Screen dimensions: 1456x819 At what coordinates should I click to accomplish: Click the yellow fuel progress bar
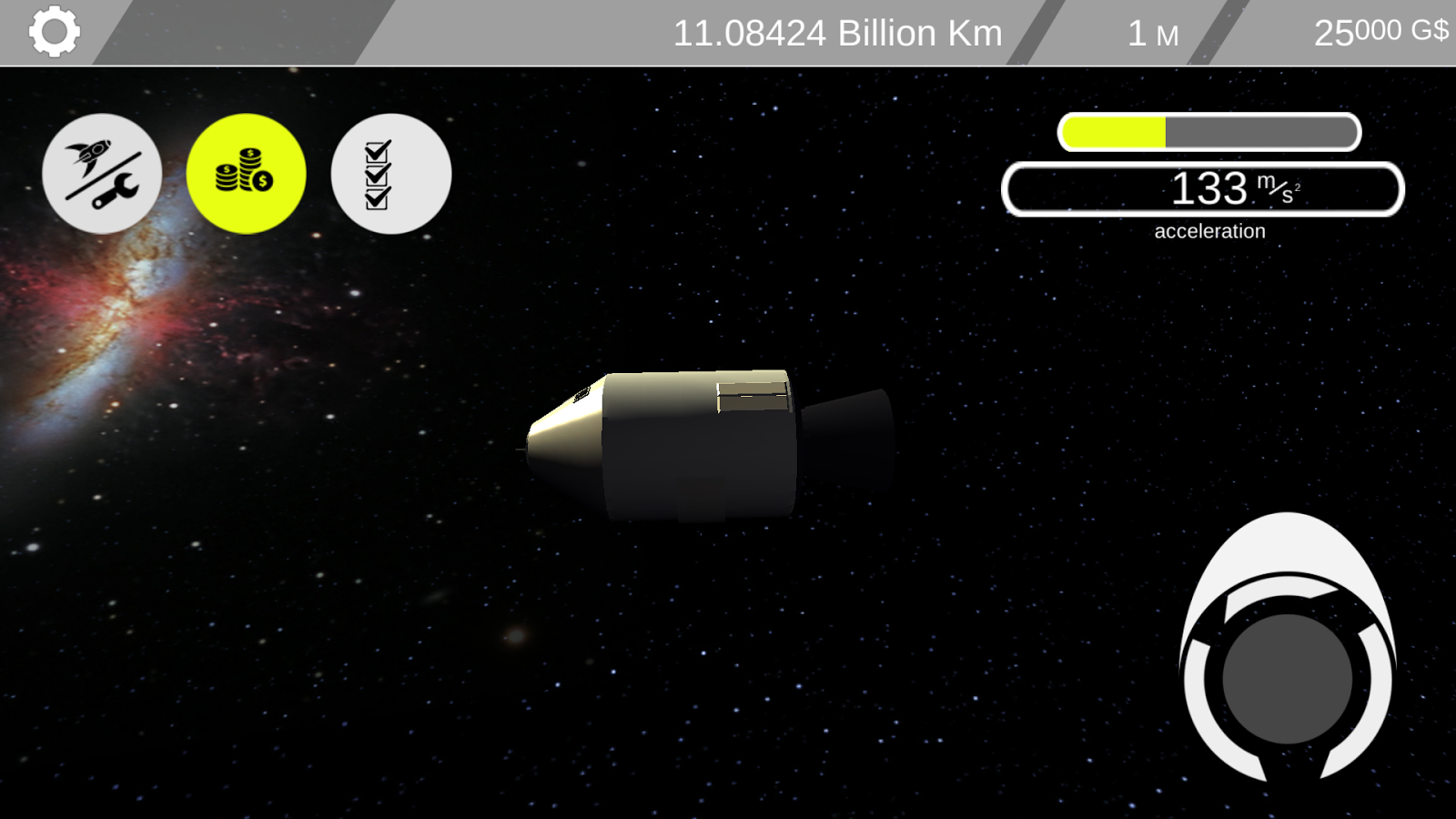1115,133
